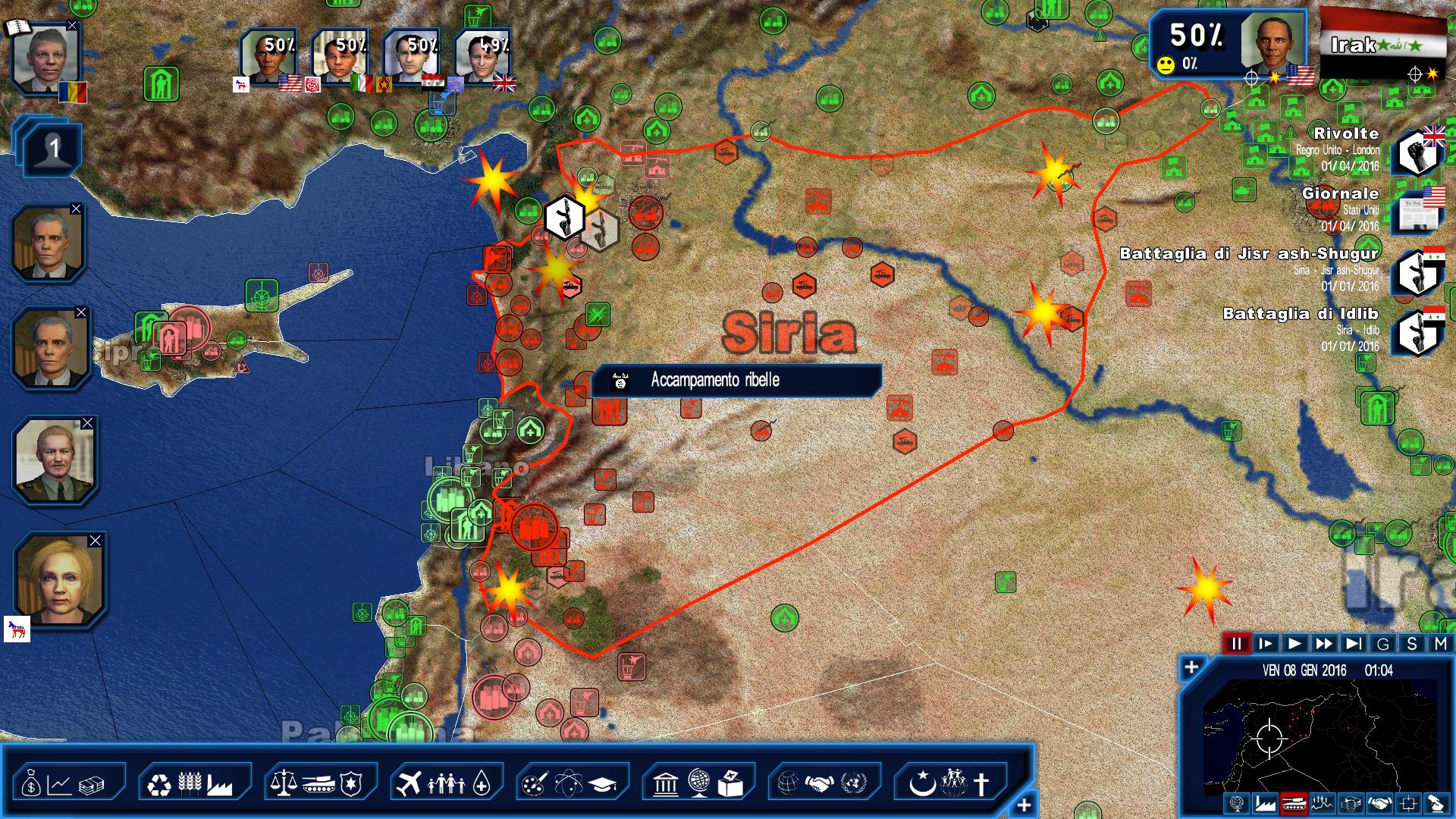This screenshot has width=1456, height=819.
Task: Click the pause playback control
Action: click(1236, 643)
